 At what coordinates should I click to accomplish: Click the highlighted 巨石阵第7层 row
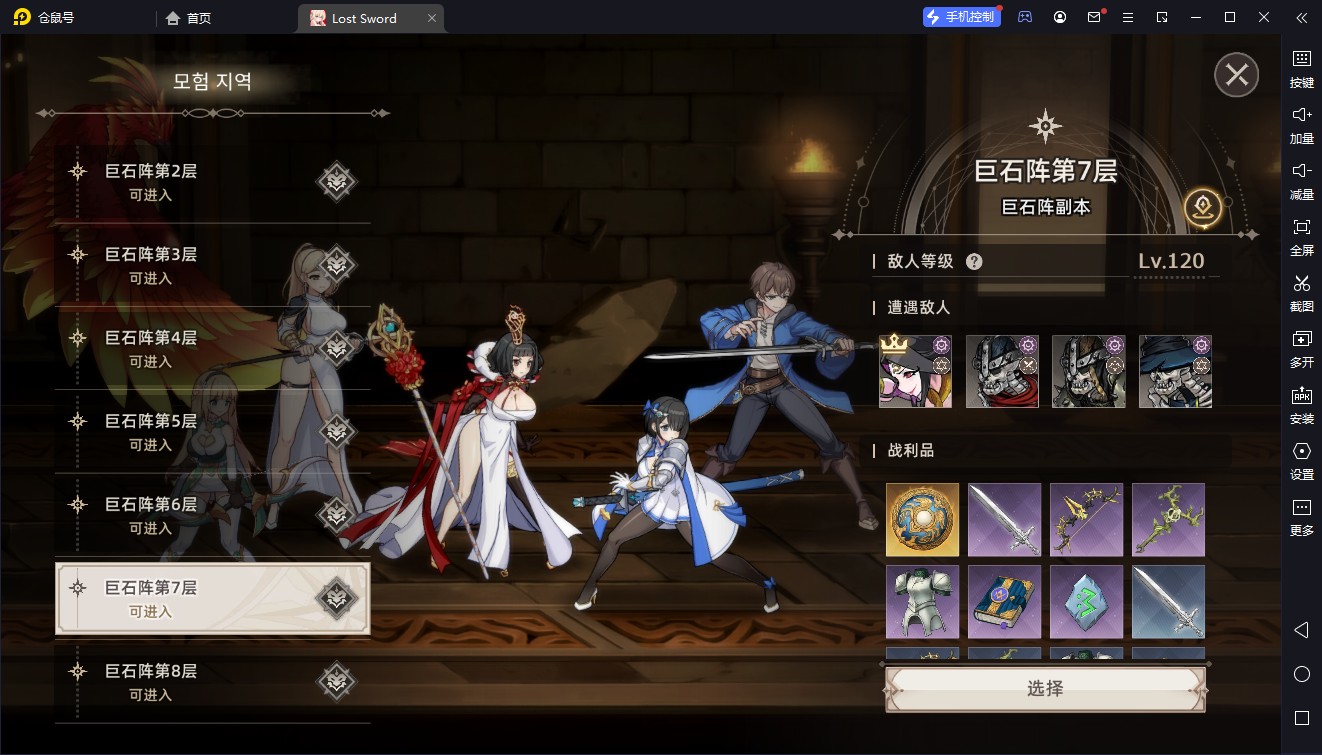point(212,598)
